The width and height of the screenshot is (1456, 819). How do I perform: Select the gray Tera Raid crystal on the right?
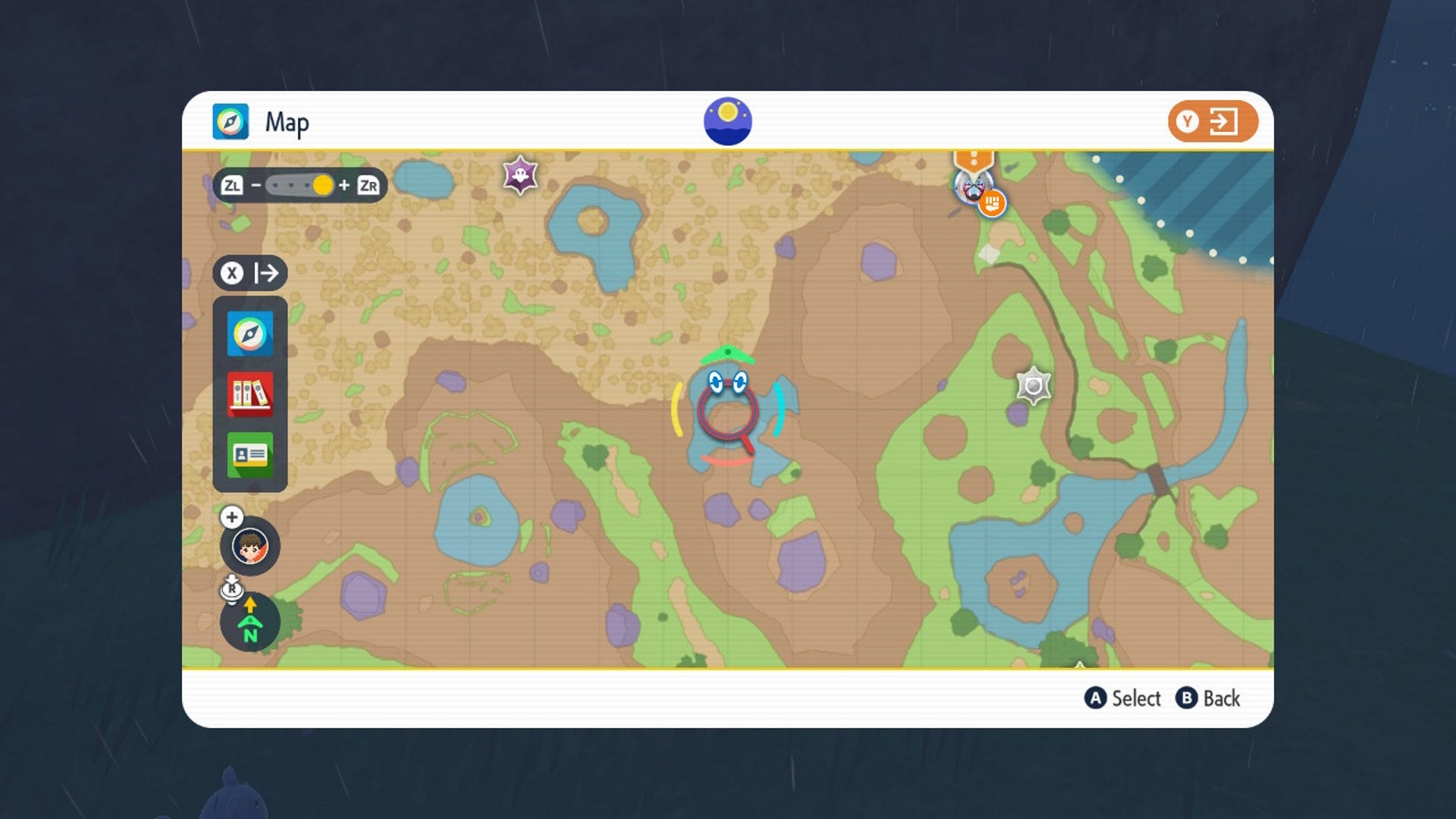(1033, 385)
